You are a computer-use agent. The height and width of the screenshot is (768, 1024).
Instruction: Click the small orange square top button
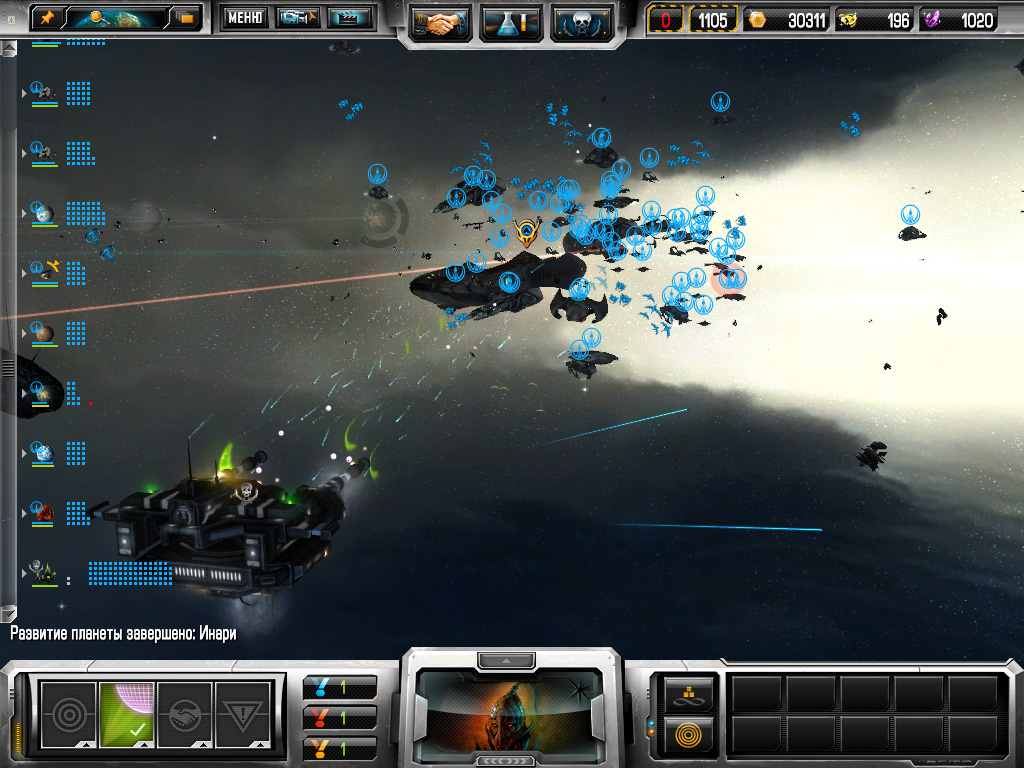coord(186,17)
